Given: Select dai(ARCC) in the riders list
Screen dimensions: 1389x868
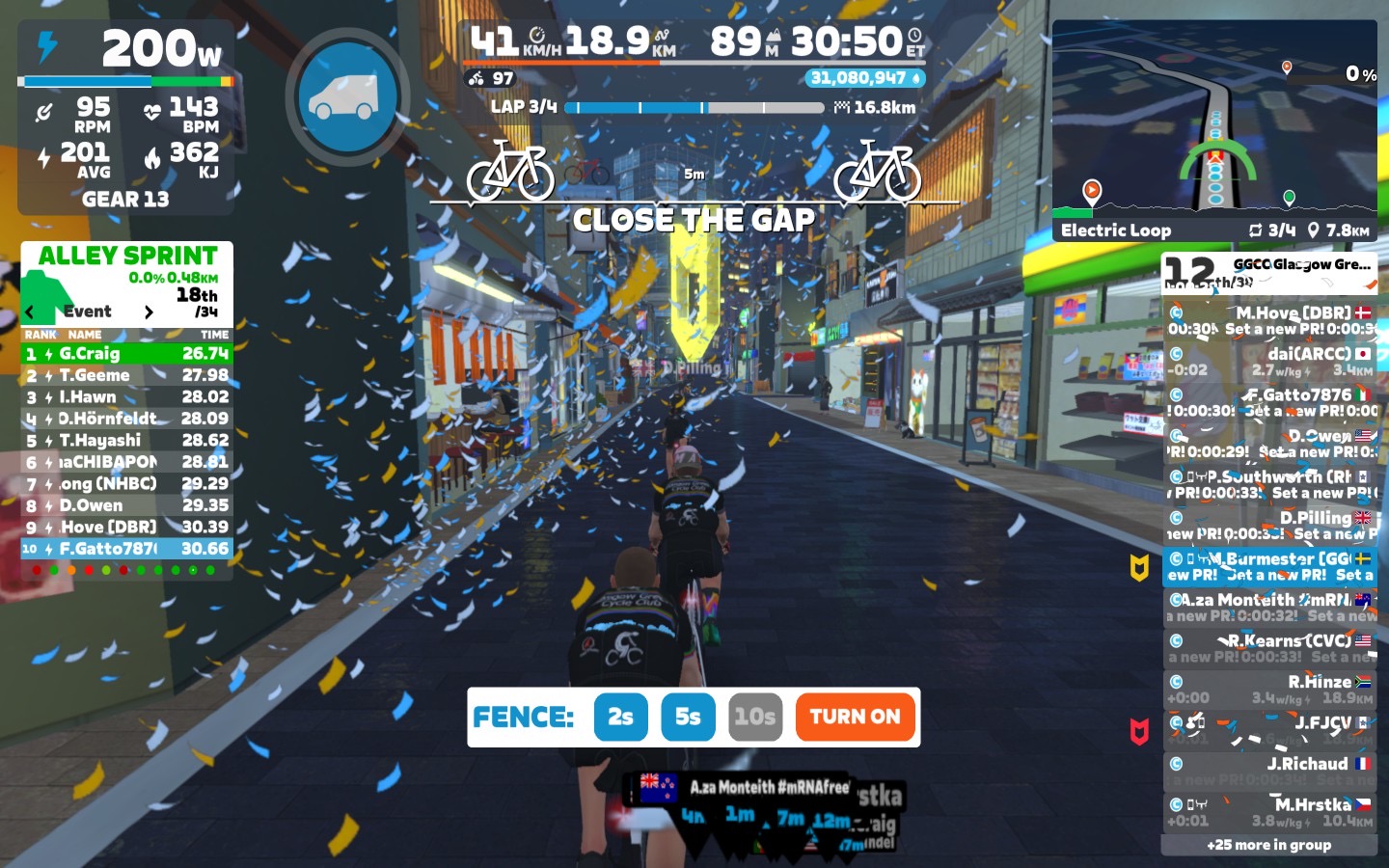Looking at the screenshot, I should click(1269, 361).
